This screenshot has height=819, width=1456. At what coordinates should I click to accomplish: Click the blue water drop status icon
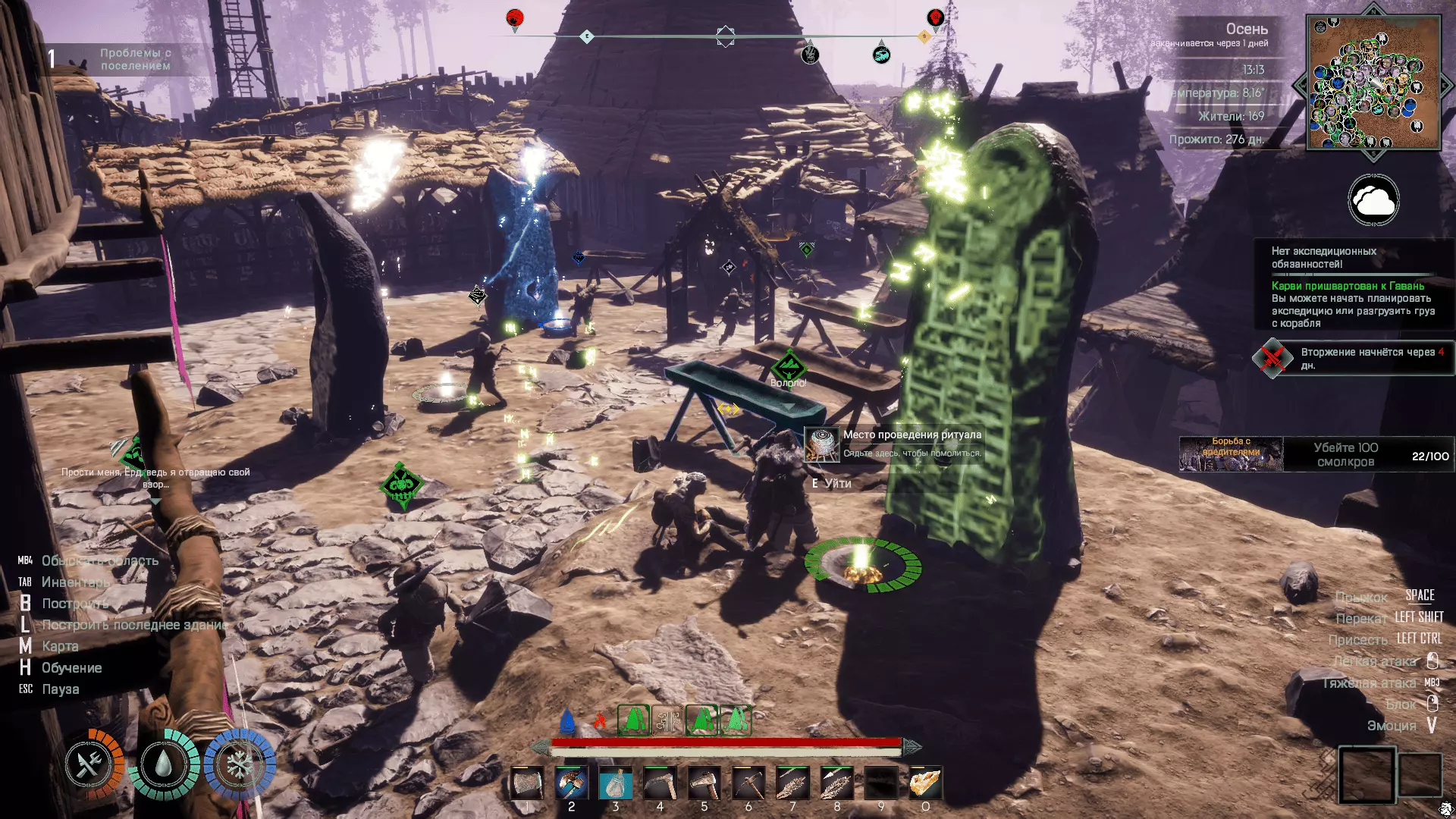click(x=566, y=720)
